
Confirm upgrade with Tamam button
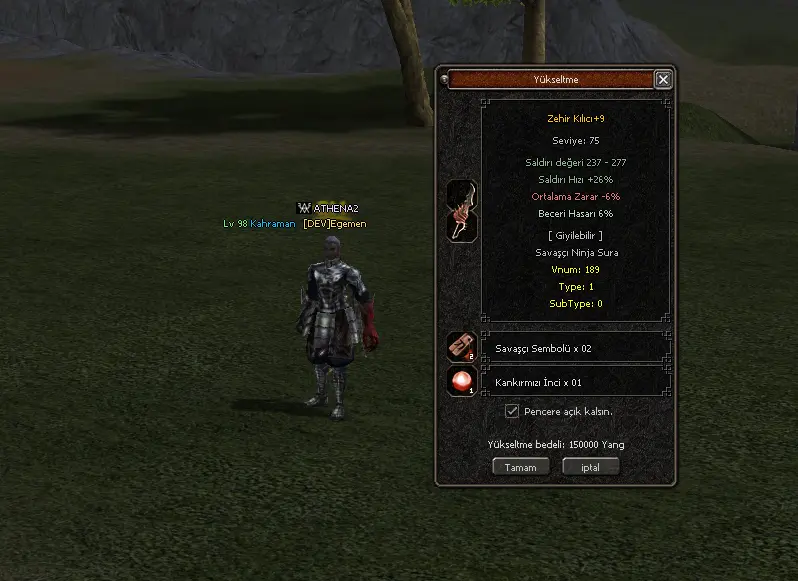pos(521,467)
